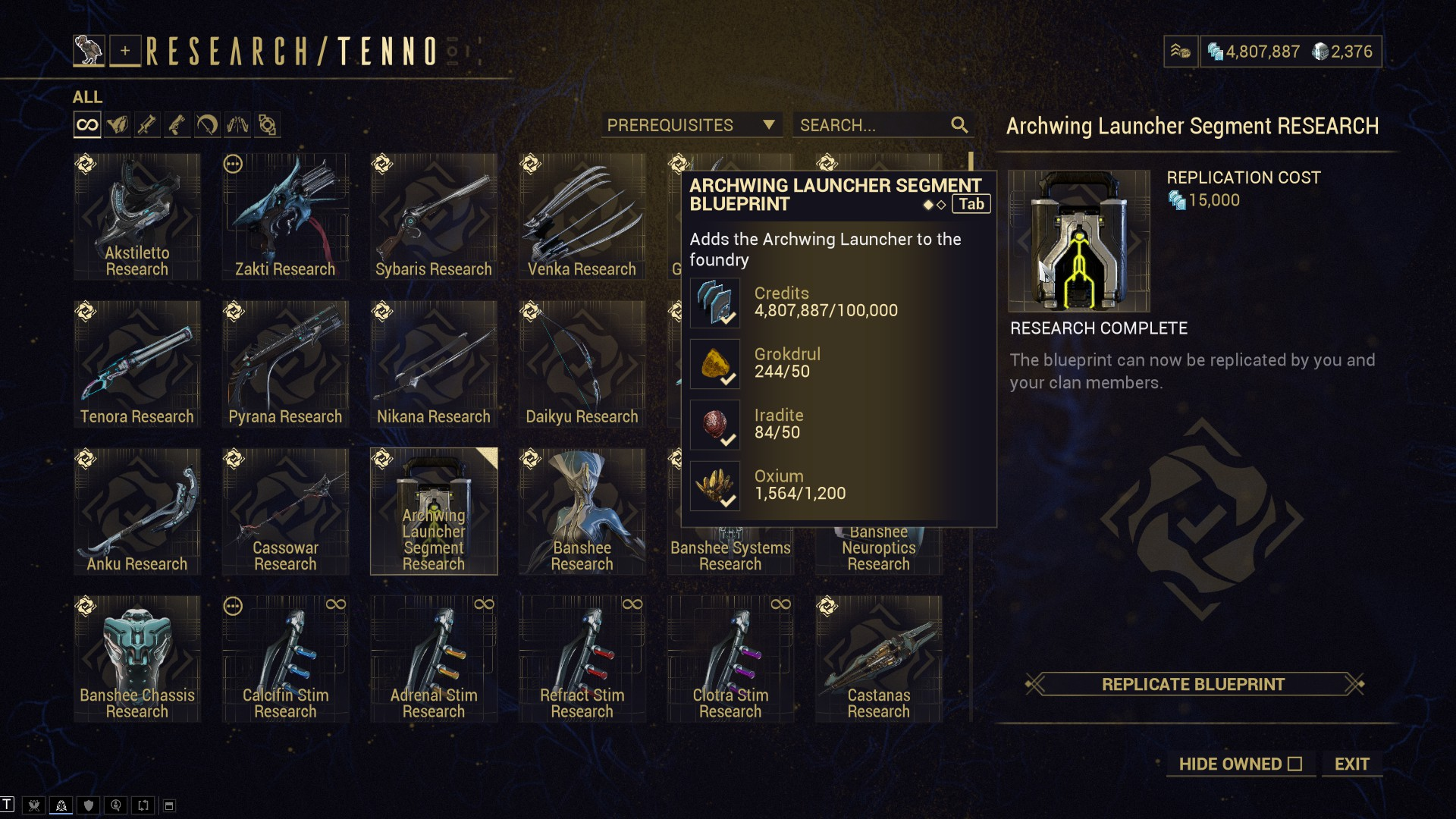Pick the Pyrana Research tile
The image size is (1456, 819).
coord(285,364)
